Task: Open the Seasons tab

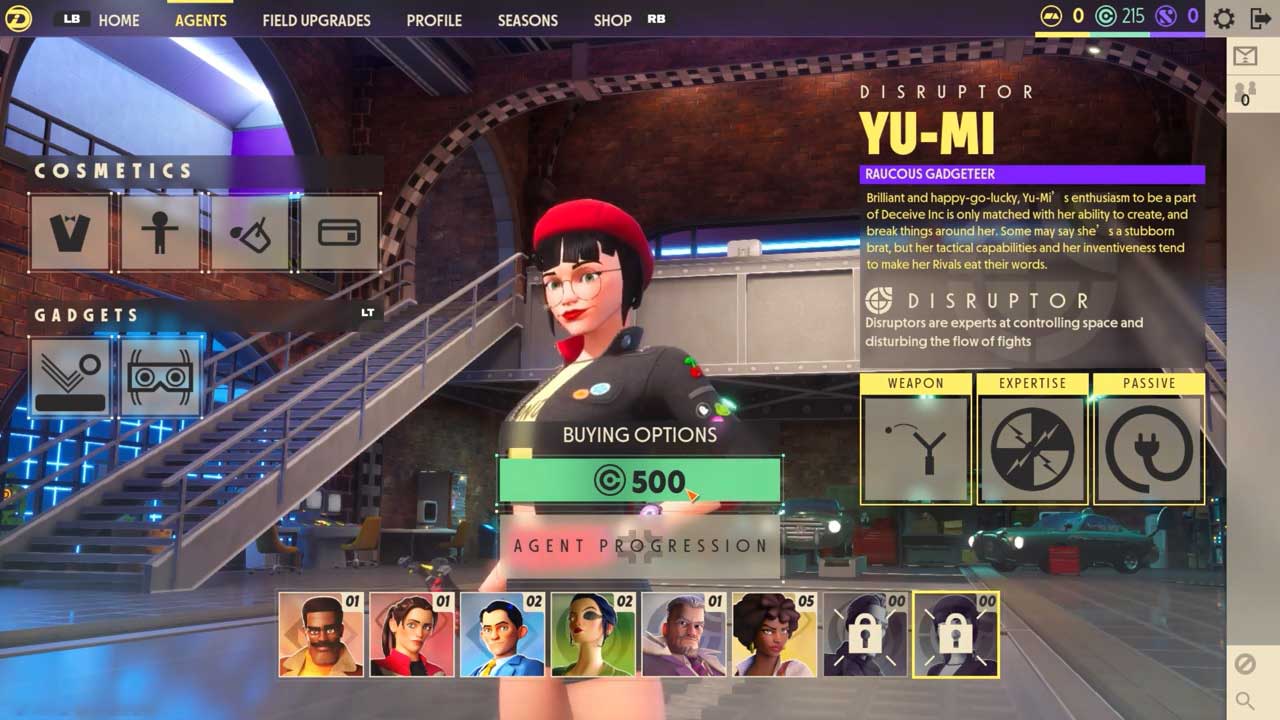Action: pos(527,20)
